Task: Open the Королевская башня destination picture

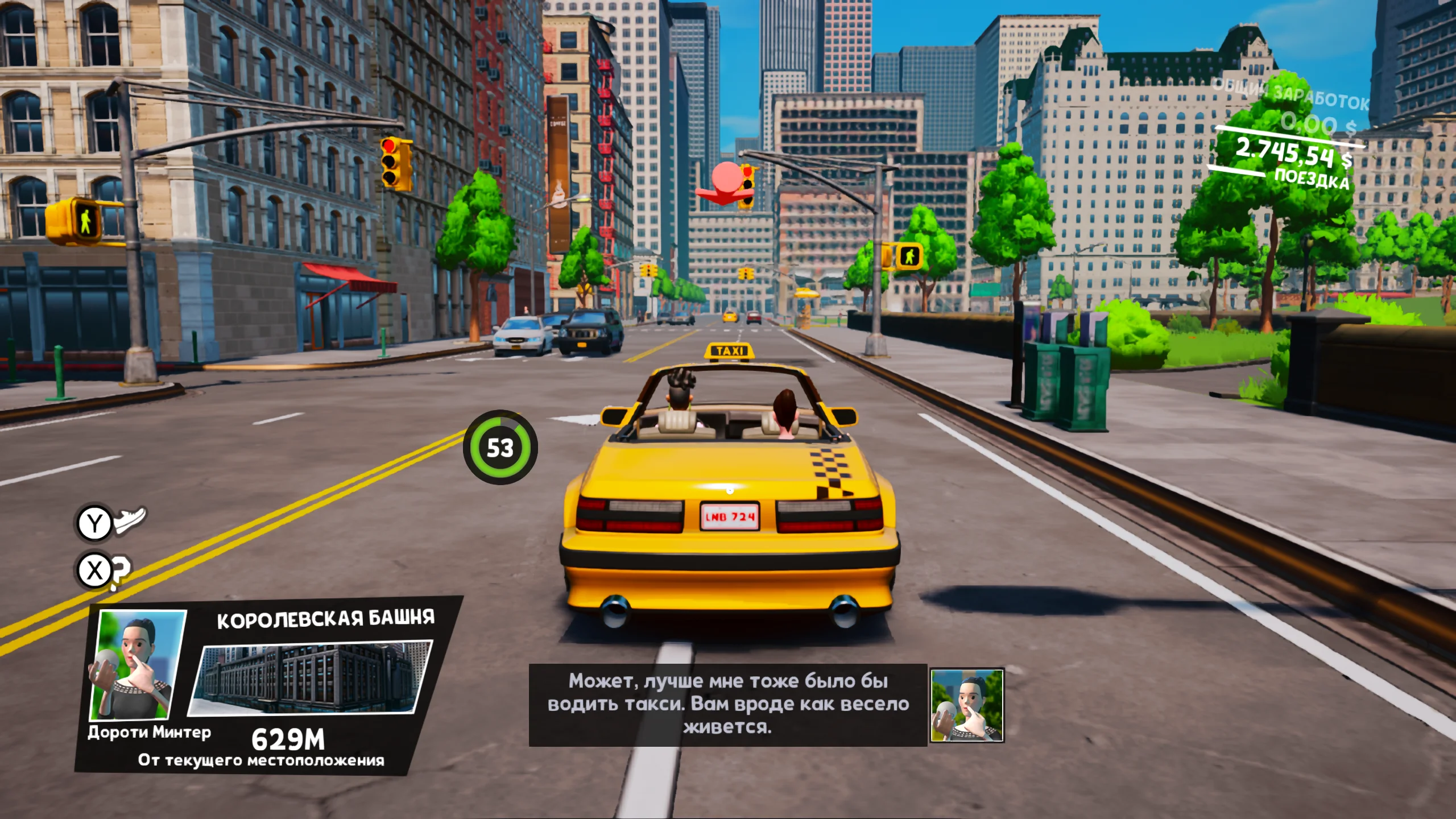Action: click(x=311, y=677)
